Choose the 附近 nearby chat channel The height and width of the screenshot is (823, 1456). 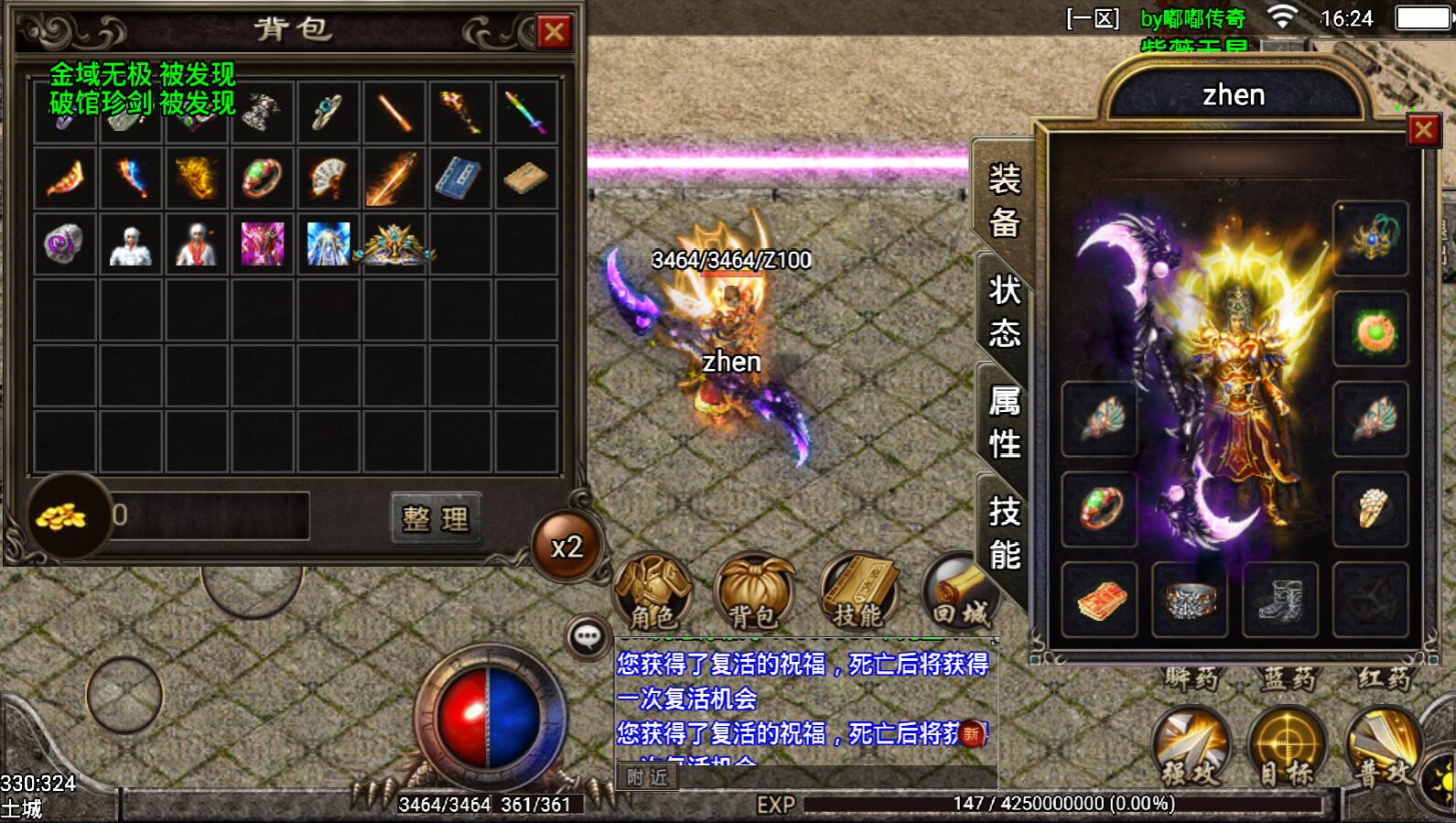647,777
